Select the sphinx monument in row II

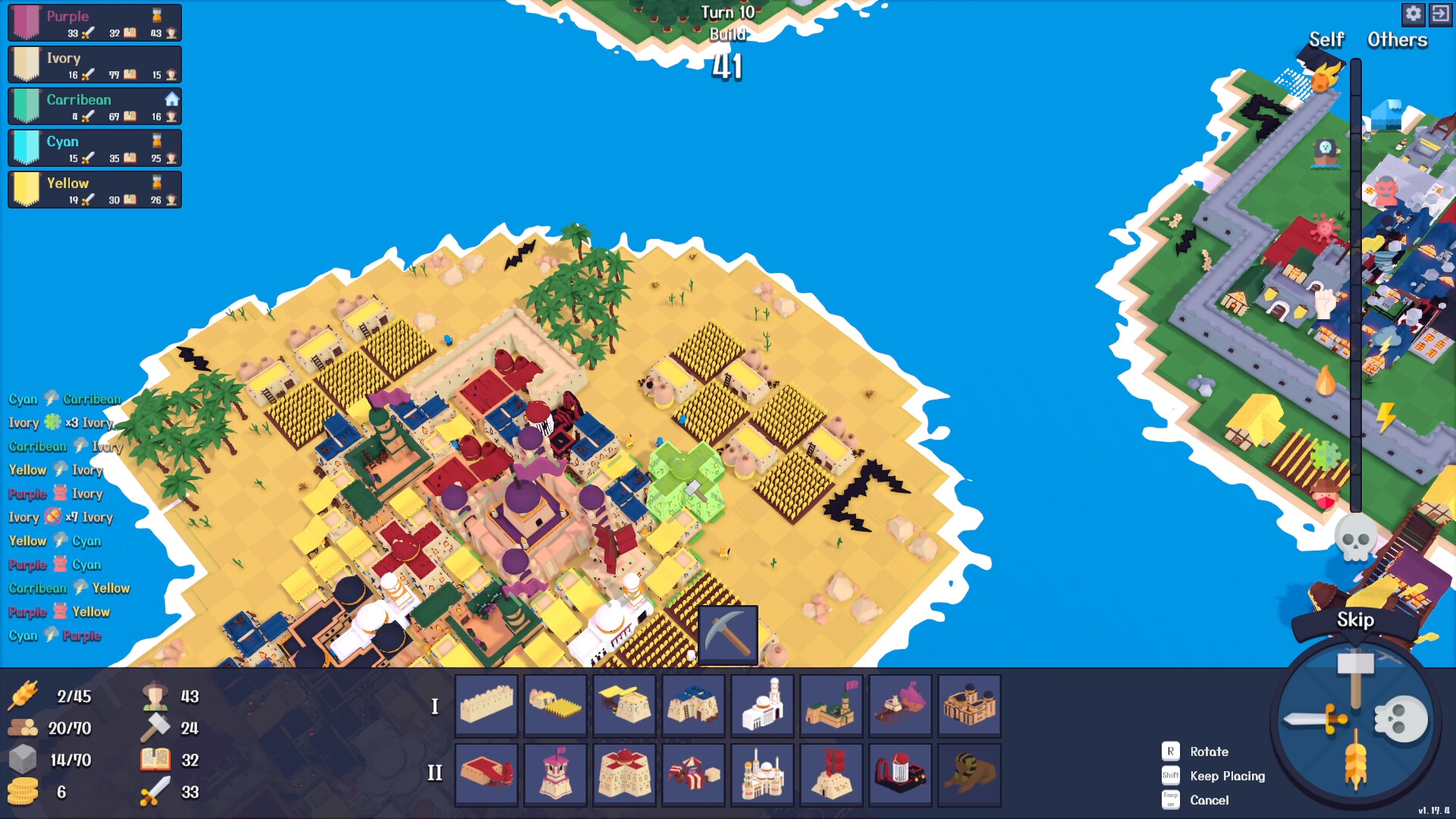point(969,775)
